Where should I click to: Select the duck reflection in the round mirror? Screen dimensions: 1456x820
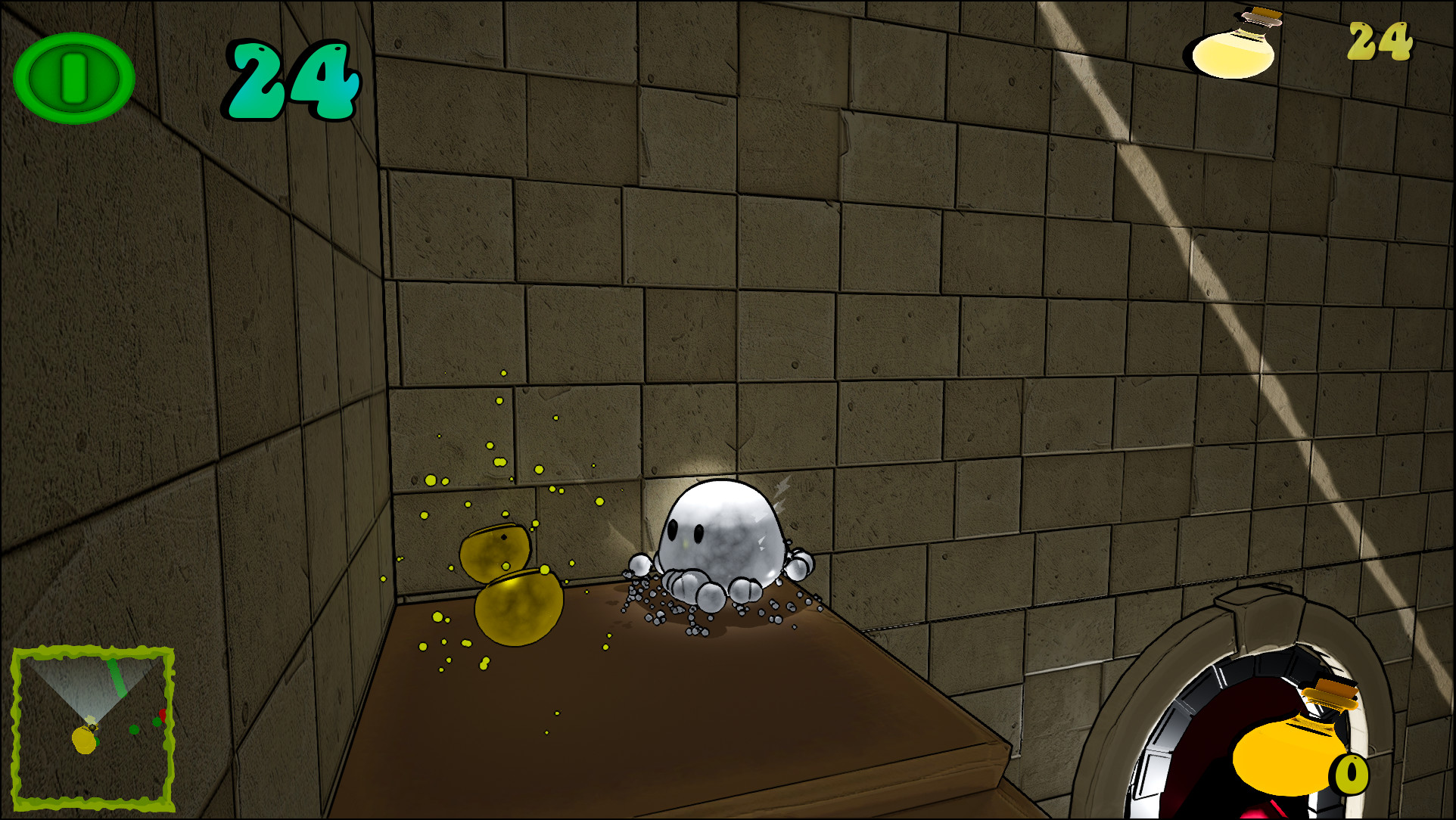point(1286,756)
